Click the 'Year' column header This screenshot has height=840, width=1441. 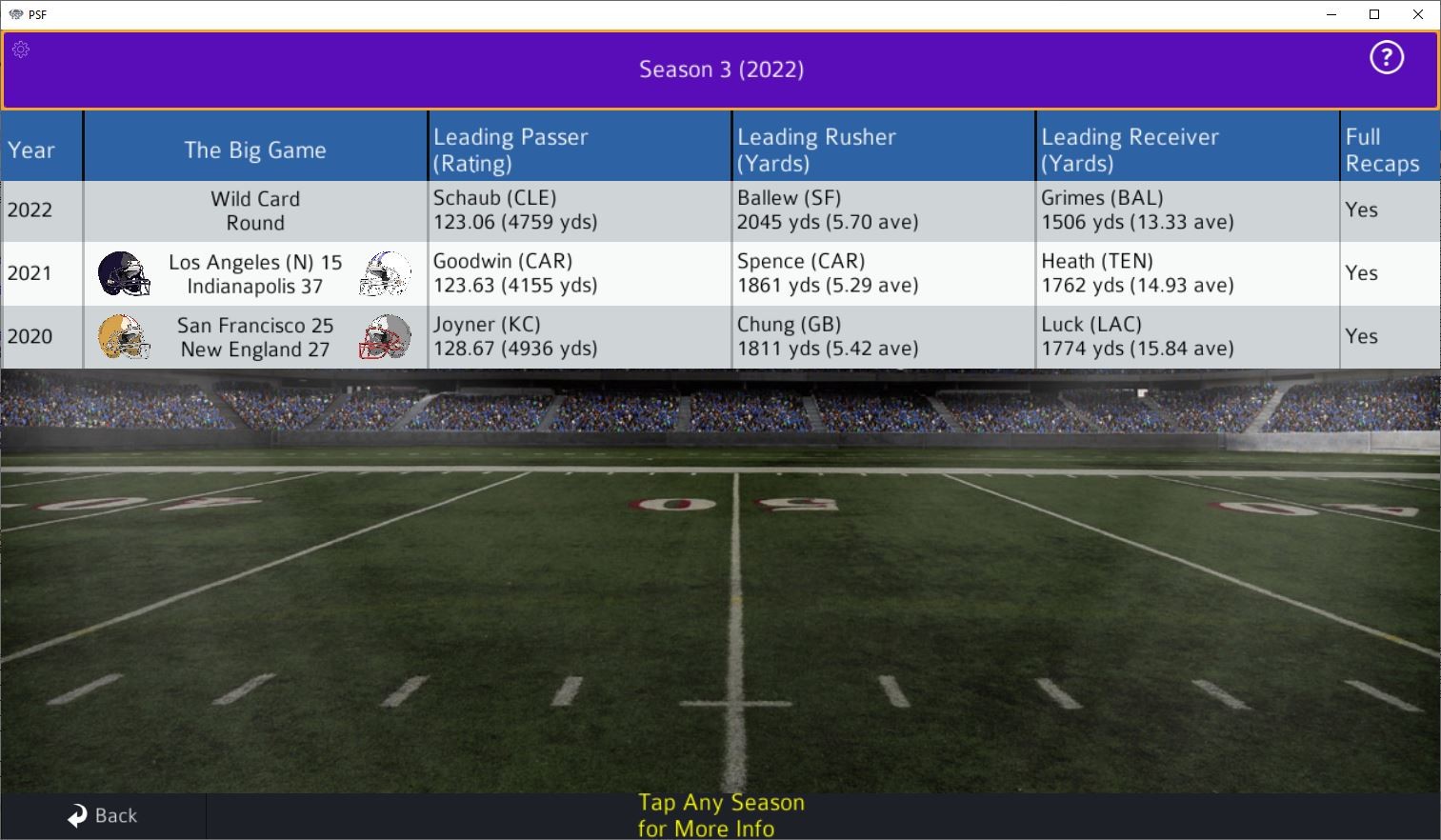click(x=30, y=150)
